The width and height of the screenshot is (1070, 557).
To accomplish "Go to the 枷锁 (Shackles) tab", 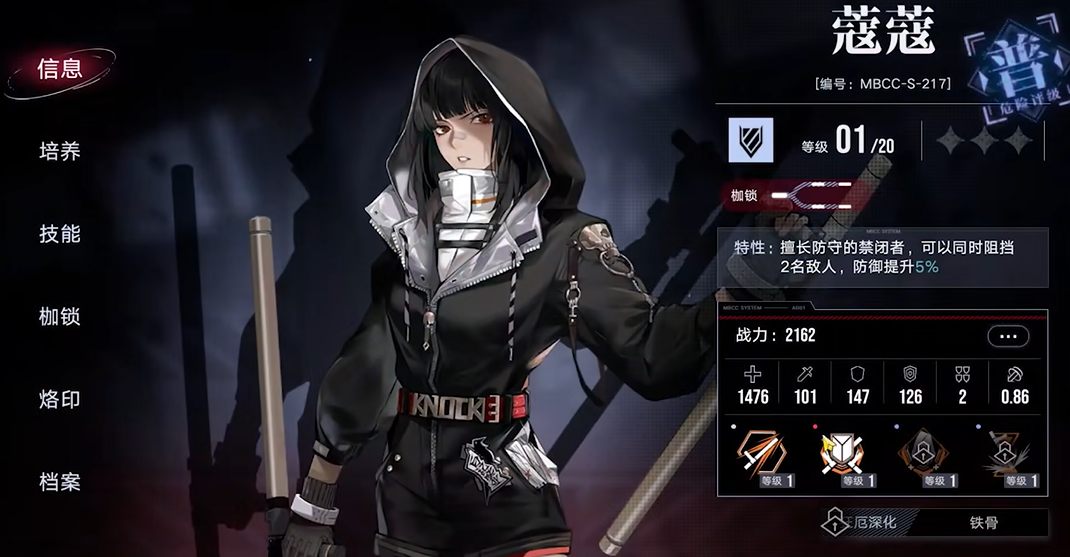I will pos(59,317).
